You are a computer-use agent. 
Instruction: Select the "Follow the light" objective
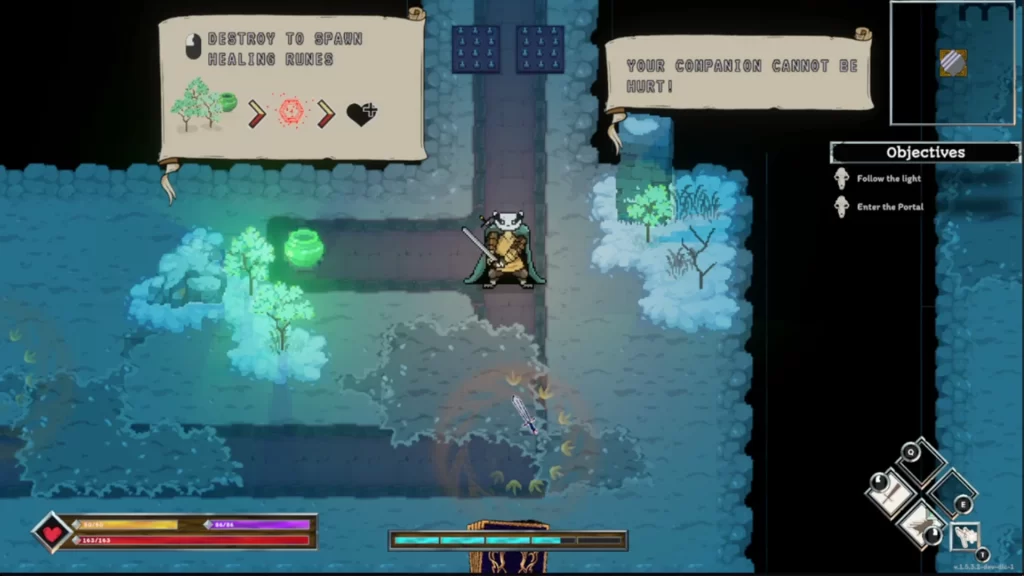pyautogui.click(x=888, y=179)
